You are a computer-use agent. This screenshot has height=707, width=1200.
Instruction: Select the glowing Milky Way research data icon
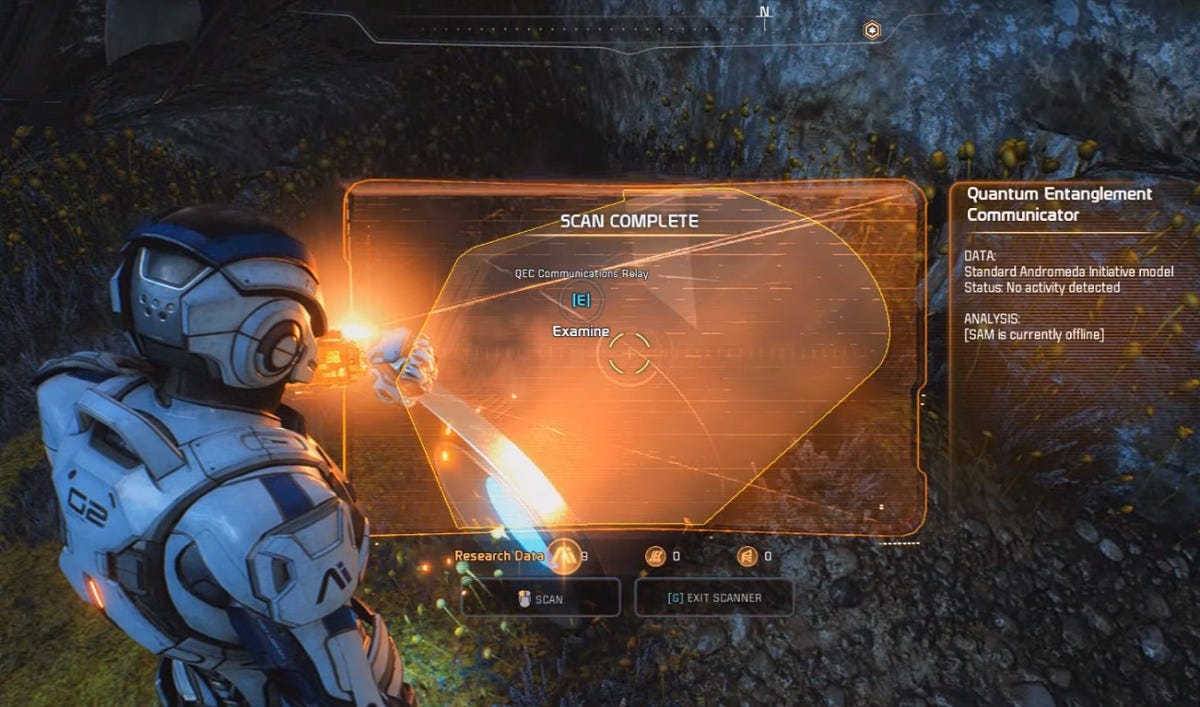(565, 555)
